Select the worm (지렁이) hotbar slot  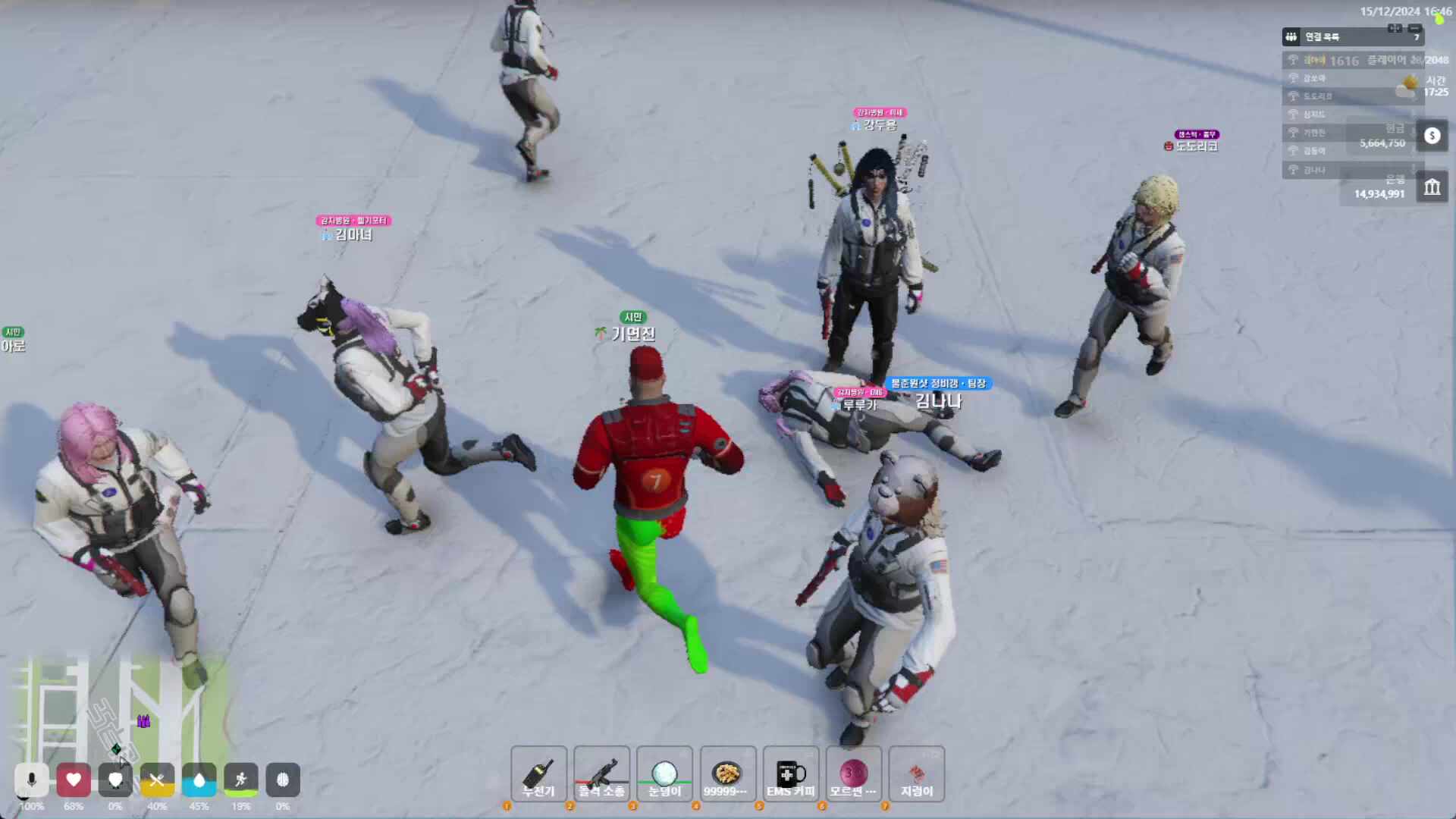916,774
